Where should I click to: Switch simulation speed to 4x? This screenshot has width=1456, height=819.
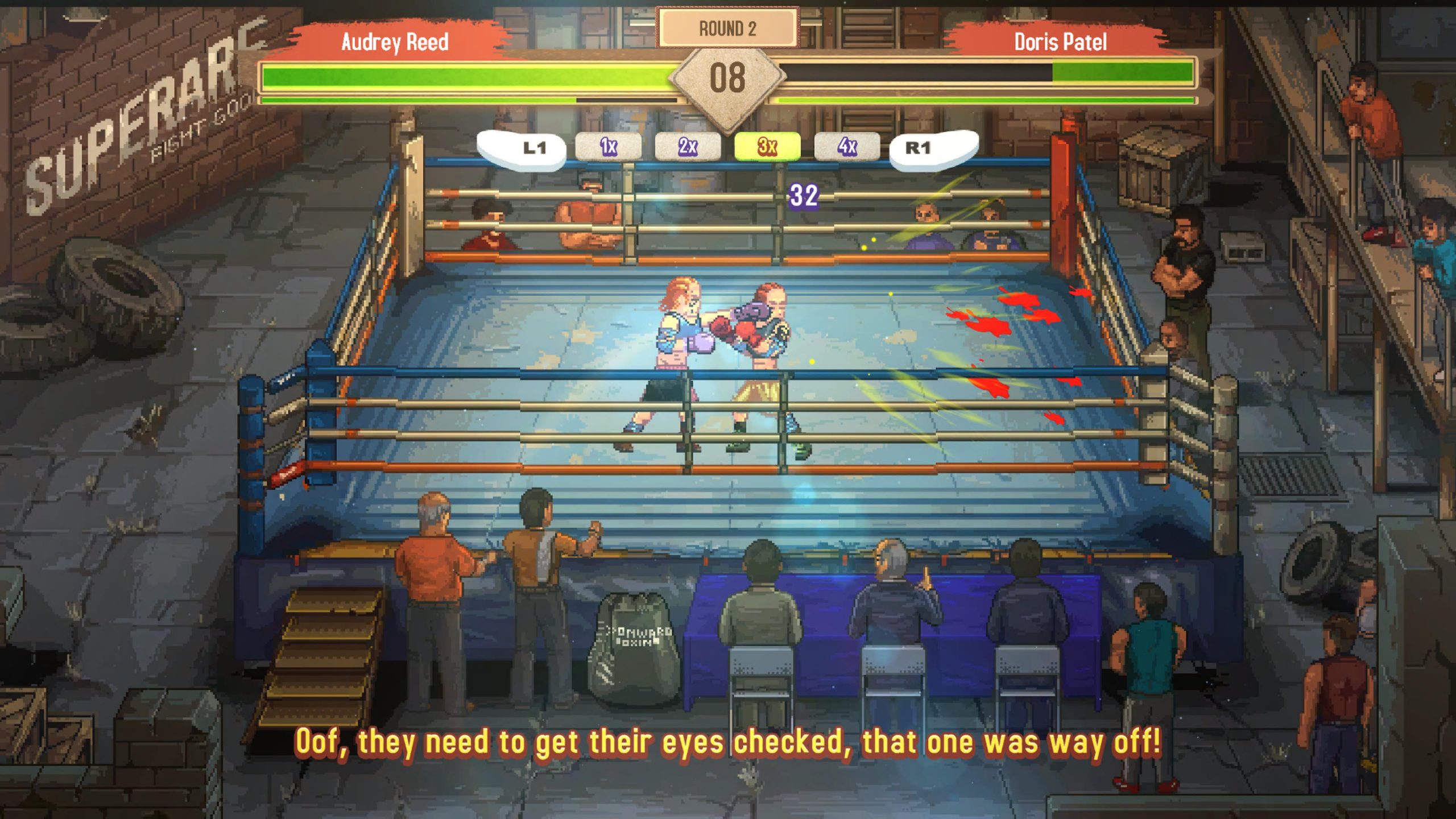tap(847, 147)
